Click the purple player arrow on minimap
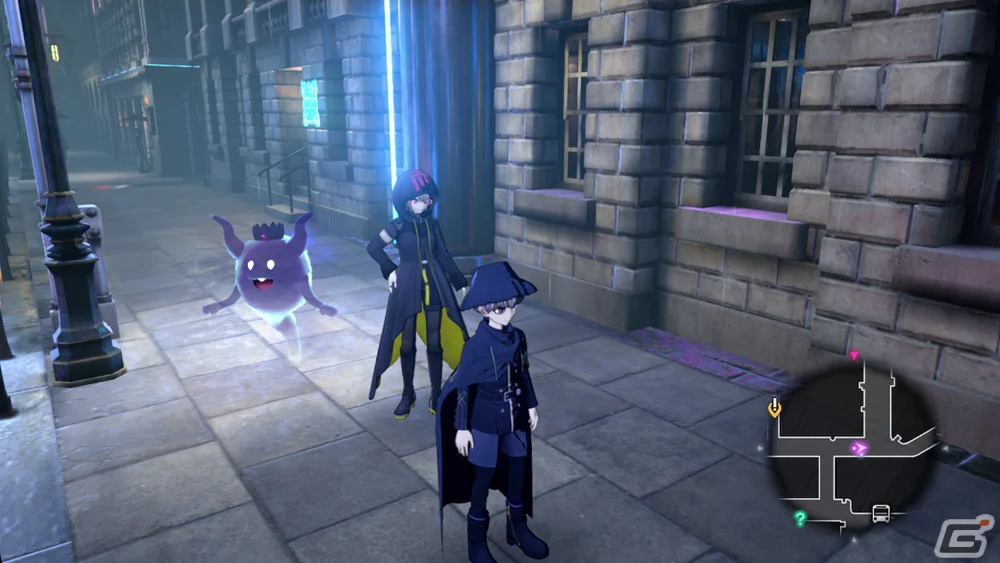1000x563 pixels. coord(857,449)
